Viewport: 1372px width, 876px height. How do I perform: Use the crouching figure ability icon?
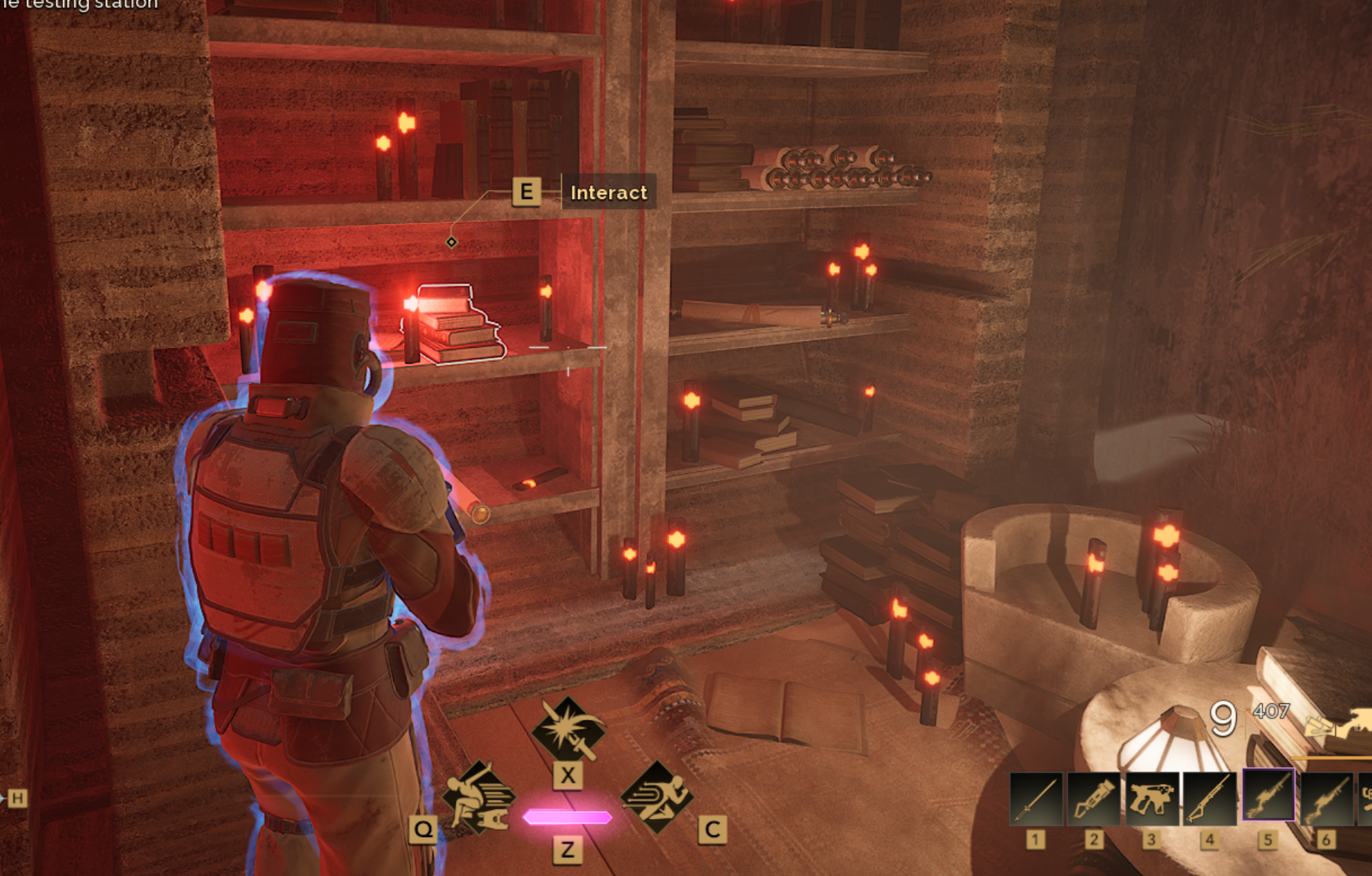478,796
